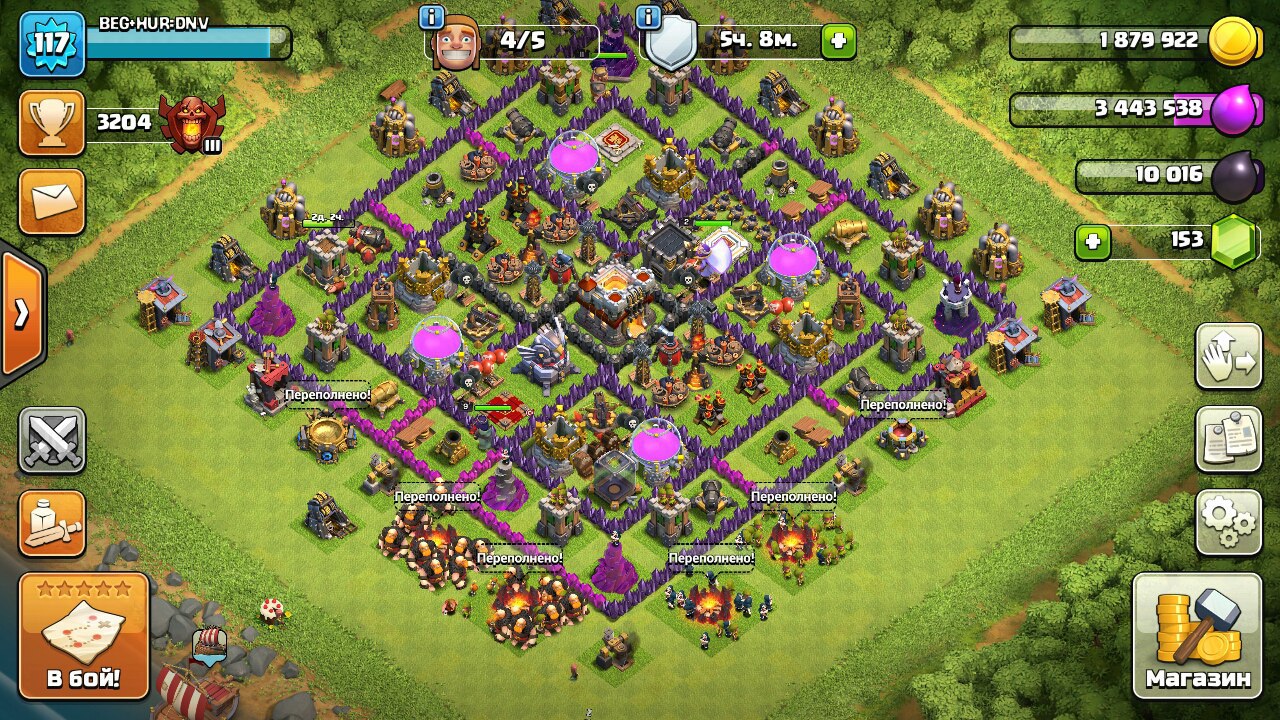Select the red league badge
This screenshot has width=1280, height=720.
(192, 123)
